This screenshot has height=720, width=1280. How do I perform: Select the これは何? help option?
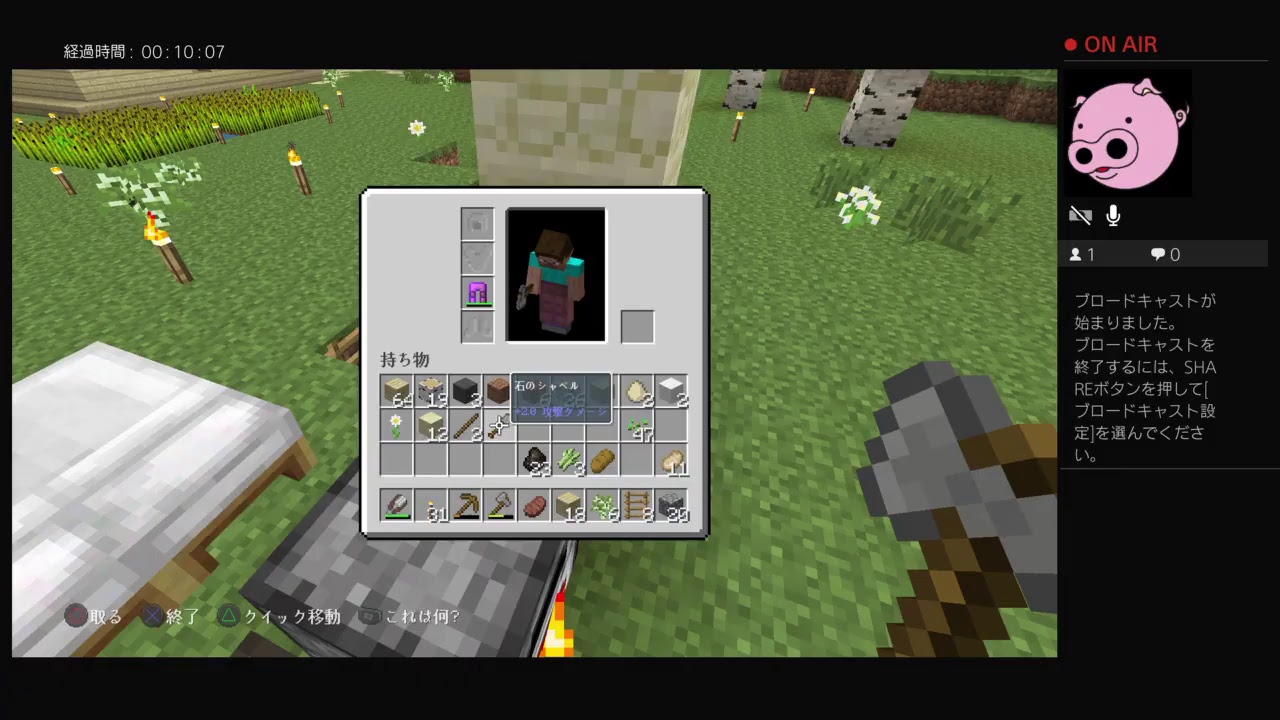[x=420, y=617]
